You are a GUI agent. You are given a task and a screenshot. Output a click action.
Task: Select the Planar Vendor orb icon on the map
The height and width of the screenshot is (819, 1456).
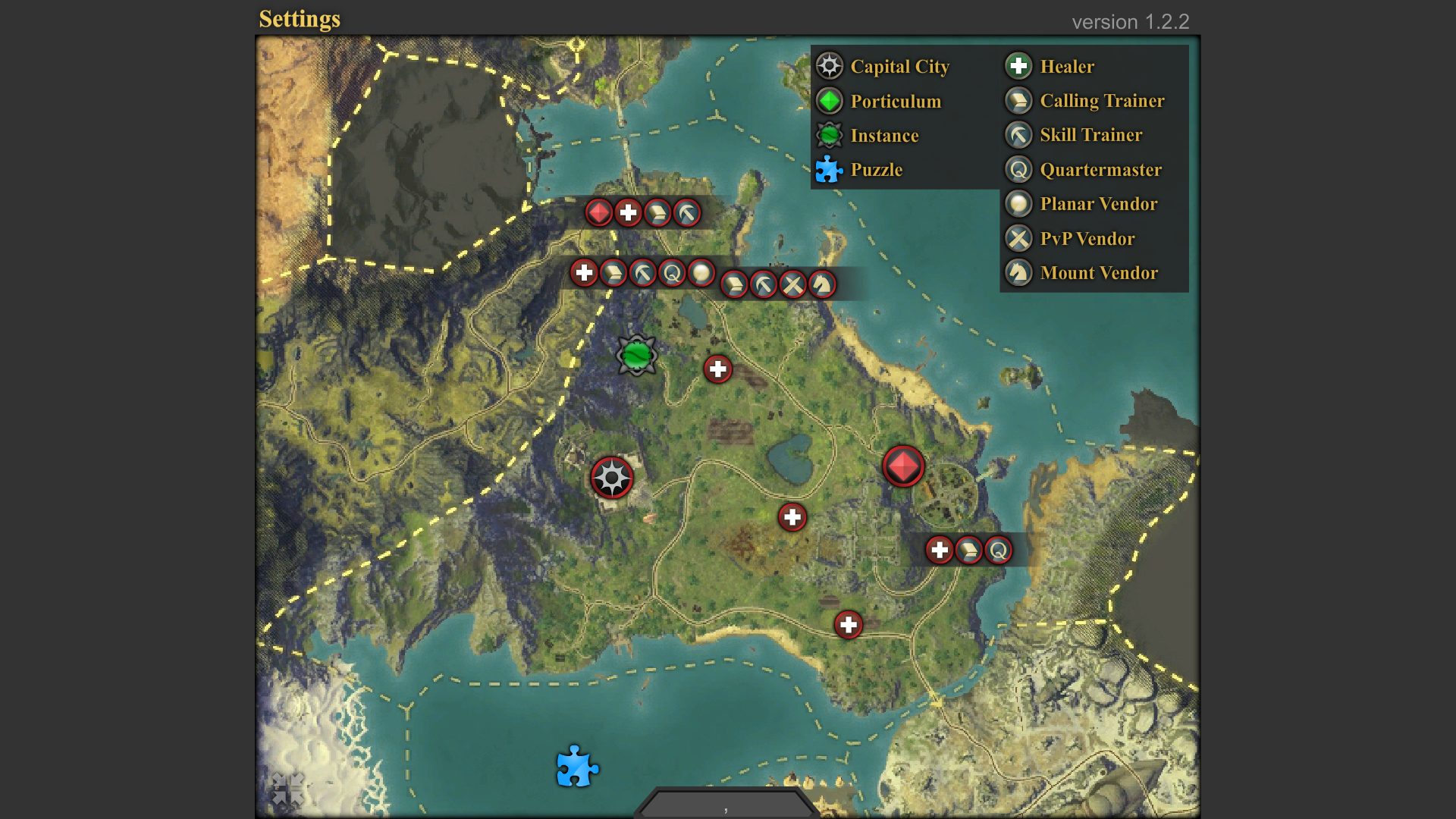coord(701,273)
